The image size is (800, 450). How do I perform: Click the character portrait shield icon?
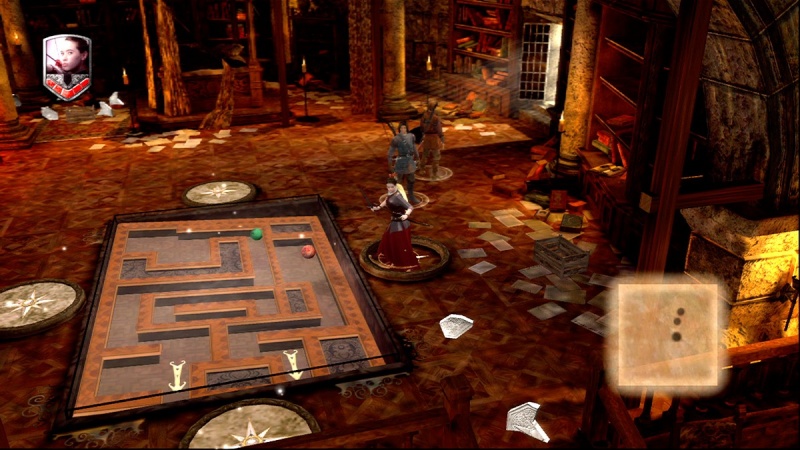(x=67, y=67)
